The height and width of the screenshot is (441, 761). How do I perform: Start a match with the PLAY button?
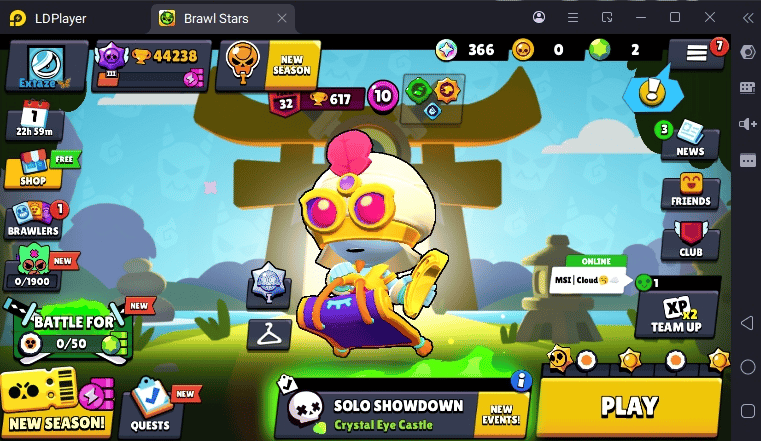click(x=629, y=405)
